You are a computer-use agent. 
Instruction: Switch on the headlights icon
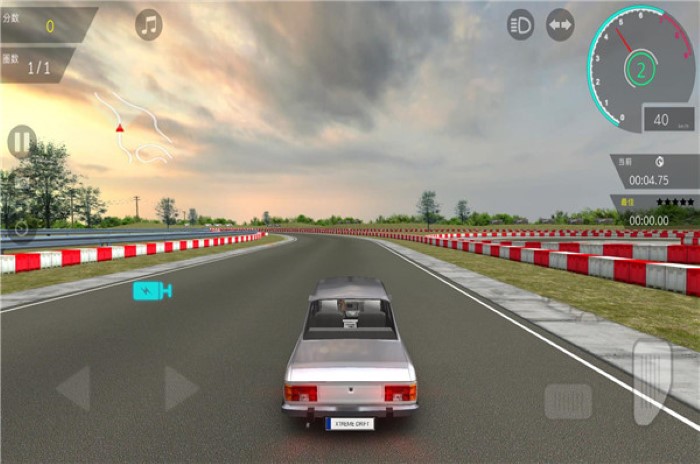tap(520, 25)
